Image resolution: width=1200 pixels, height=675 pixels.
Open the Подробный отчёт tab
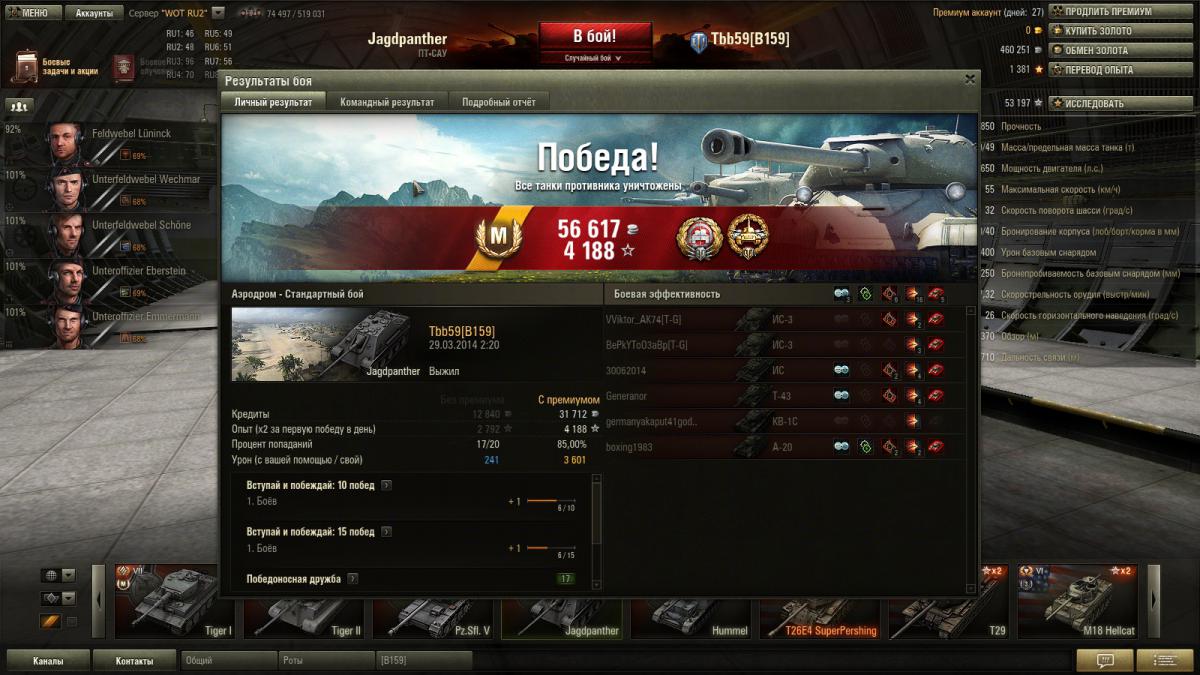[x=498, y=102]
